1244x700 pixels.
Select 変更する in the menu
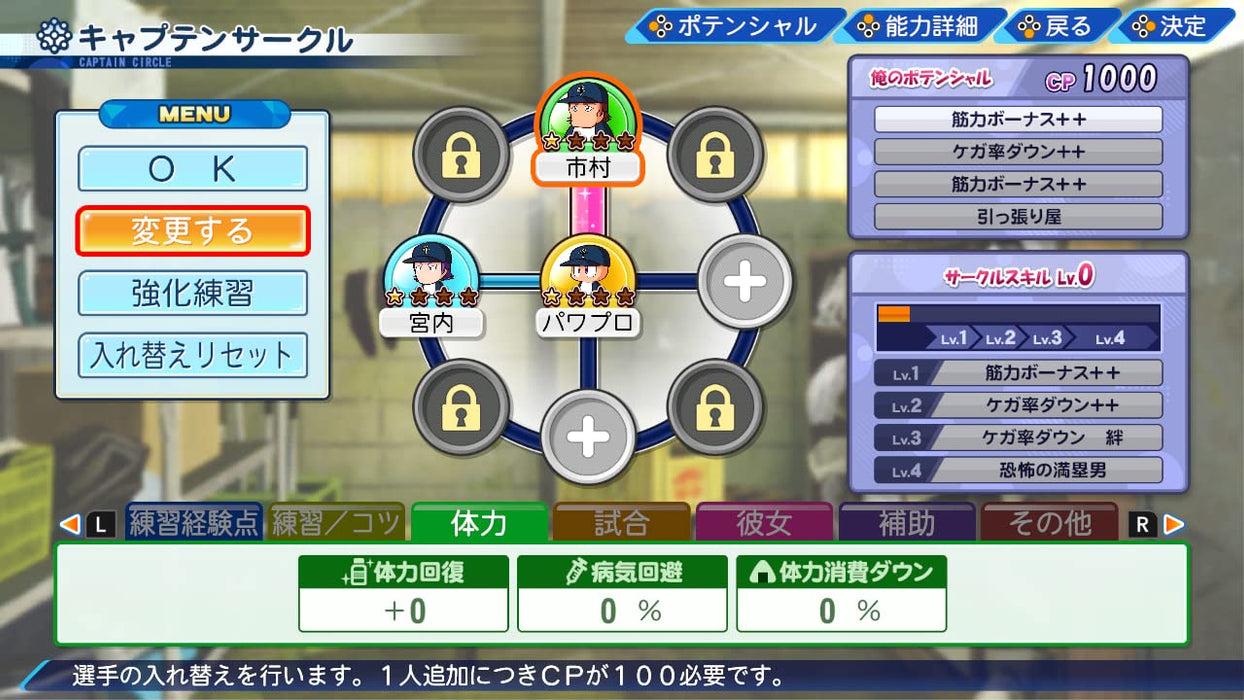click(x=192, y=231)
